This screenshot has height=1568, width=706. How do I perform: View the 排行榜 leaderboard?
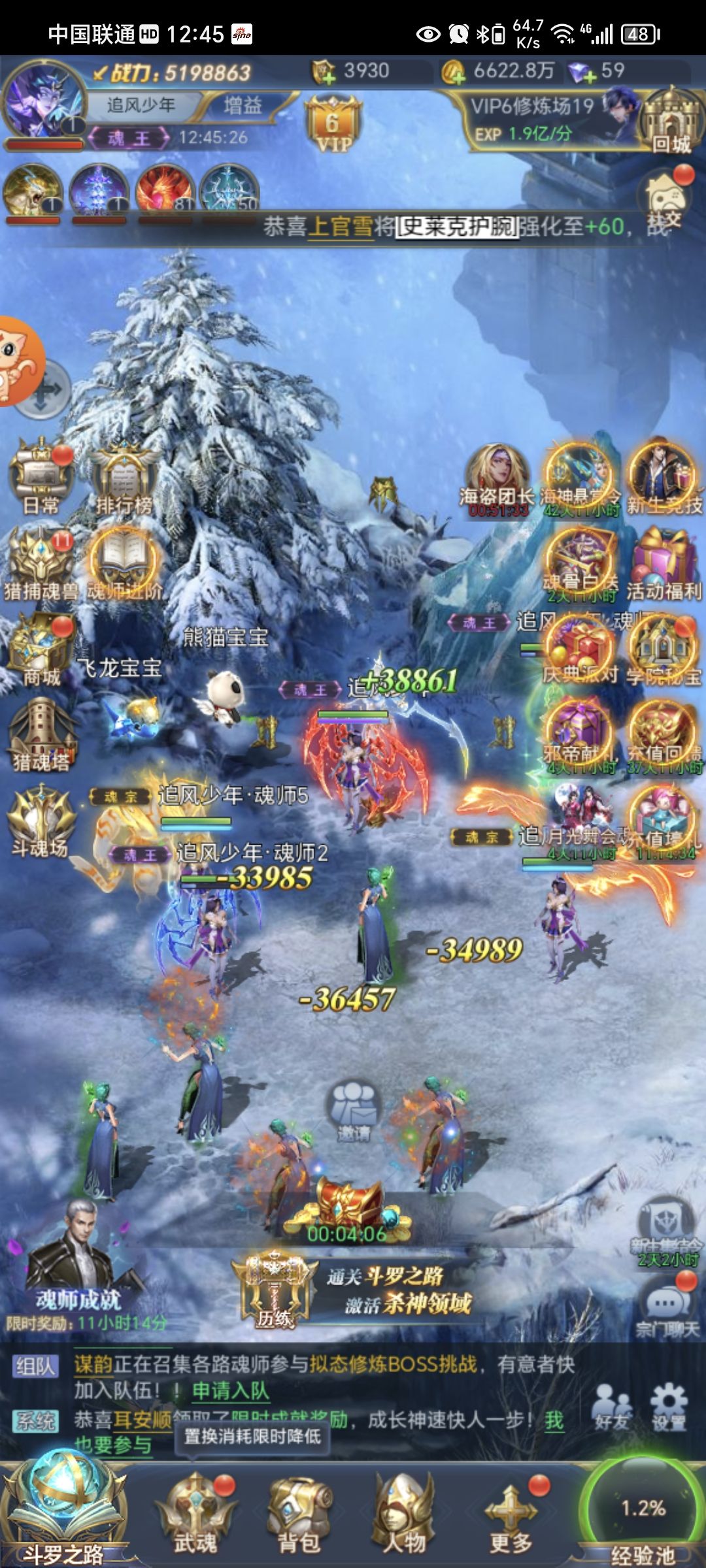pos(124,478)
